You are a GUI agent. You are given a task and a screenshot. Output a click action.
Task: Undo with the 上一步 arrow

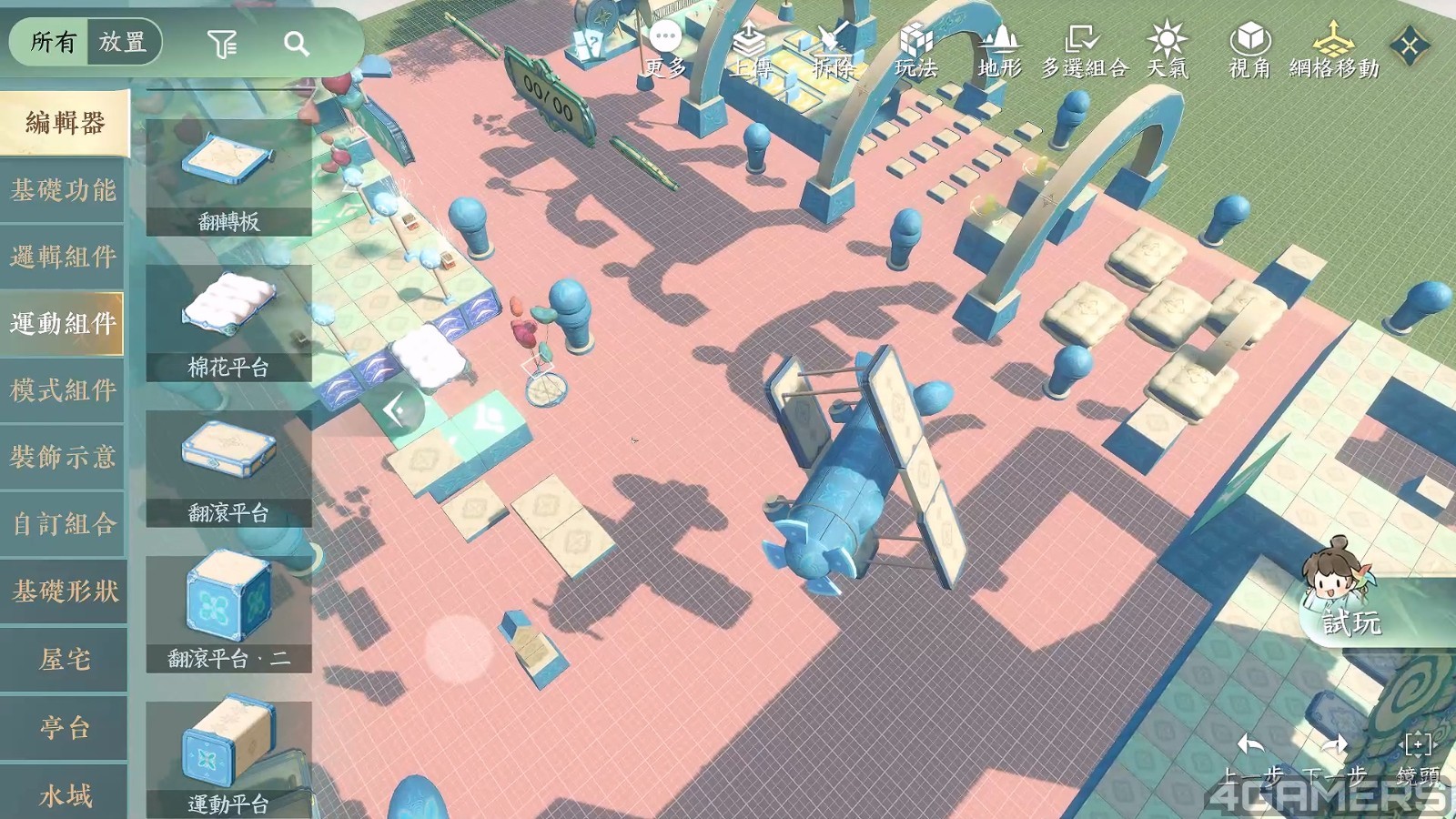point(1252,757)
